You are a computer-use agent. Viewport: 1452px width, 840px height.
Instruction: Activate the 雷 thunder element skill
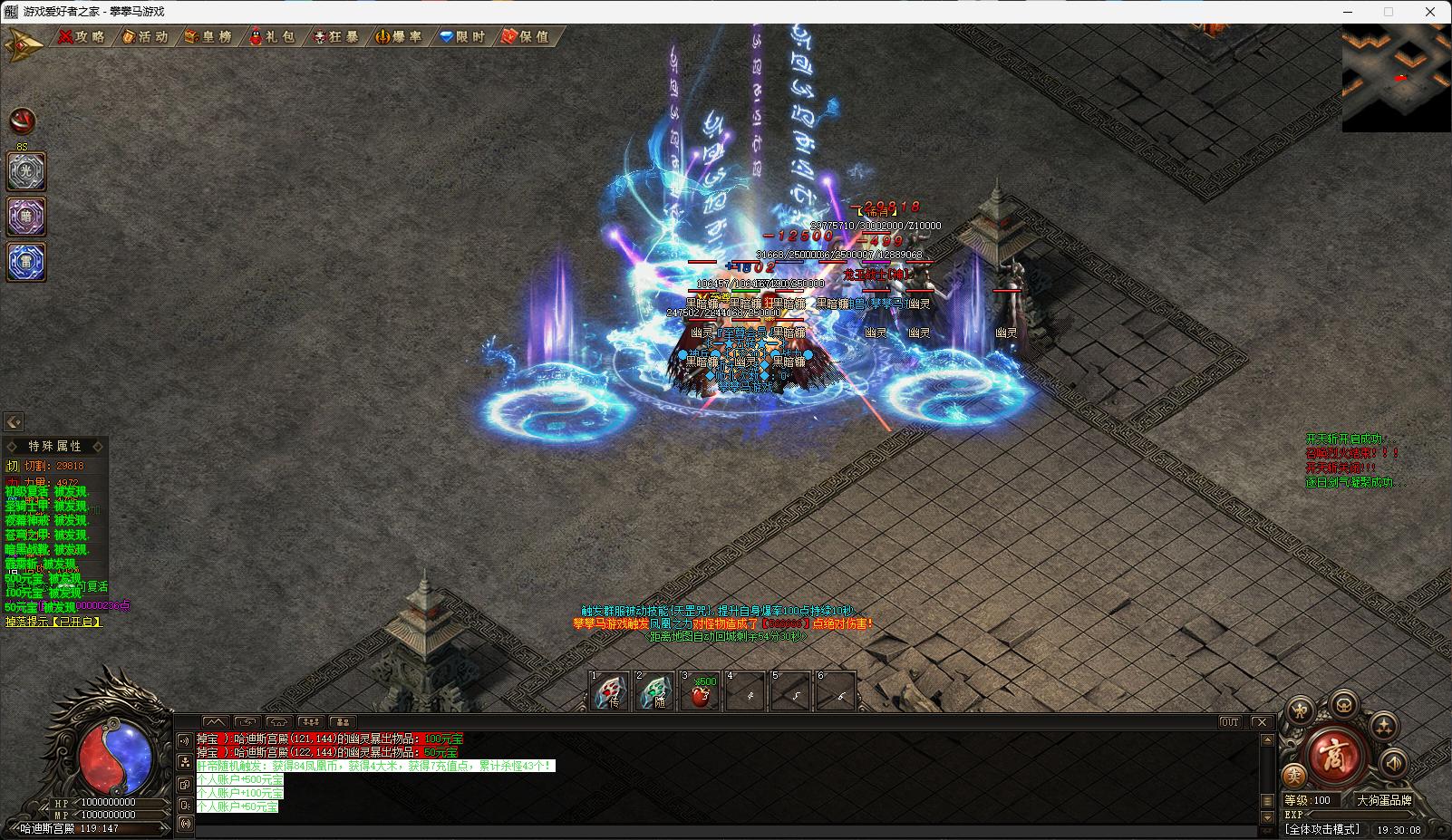point(26,262)
